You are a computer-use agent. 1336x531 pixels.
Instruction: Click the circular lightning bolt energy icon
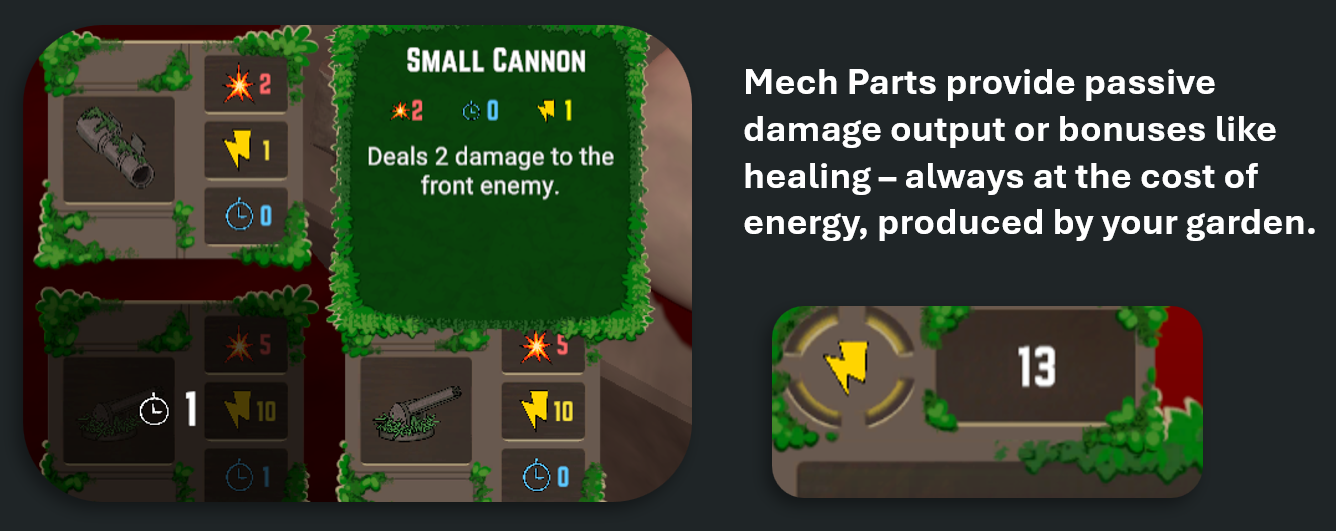pyautogui.click(x=848, y=369)
